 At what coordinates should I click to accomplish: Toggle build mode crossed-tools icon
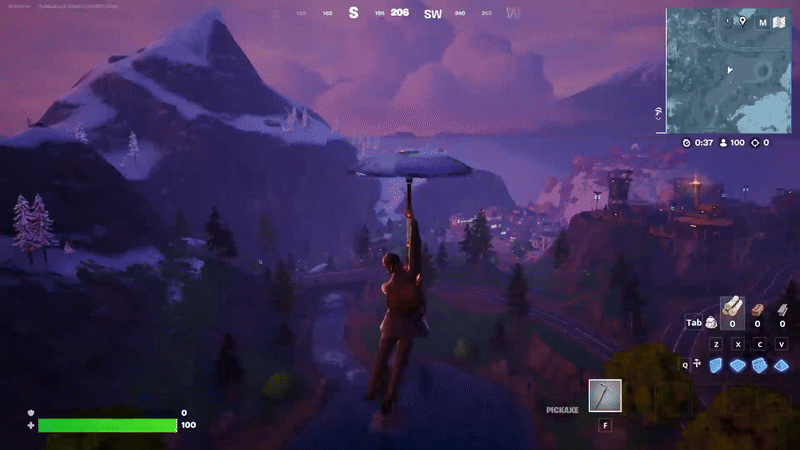pos(696,365)
